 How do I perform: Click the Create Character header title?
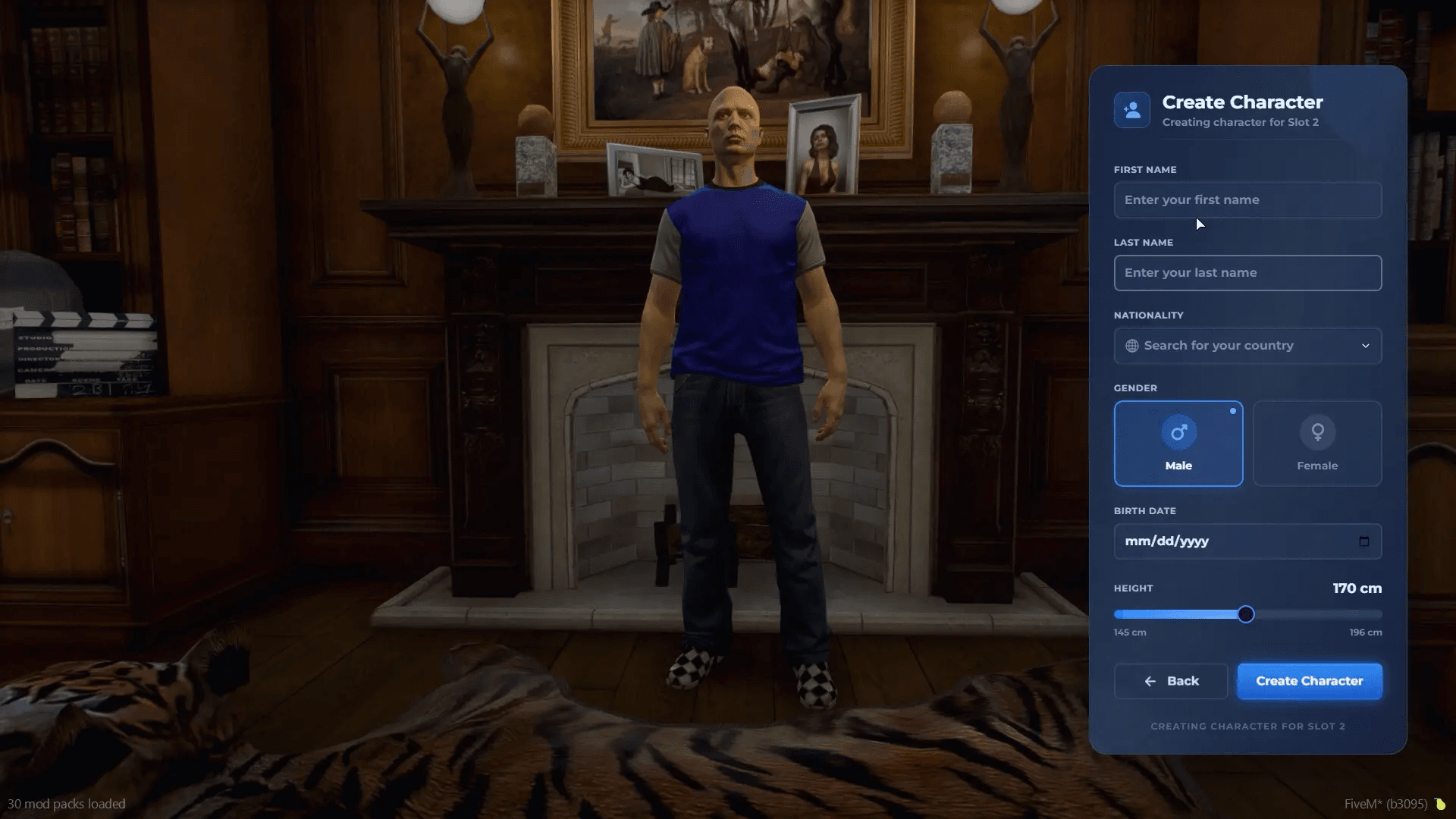click(1241, 102)
